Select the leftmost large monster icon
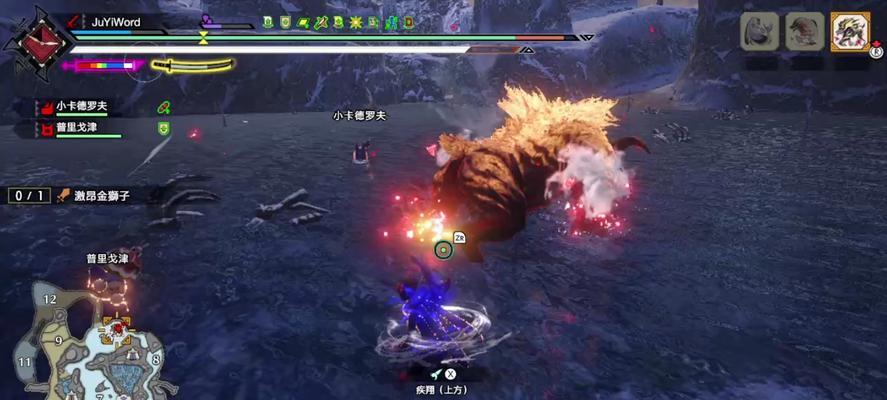Screen dimensions: 887x400 [759, 32]
